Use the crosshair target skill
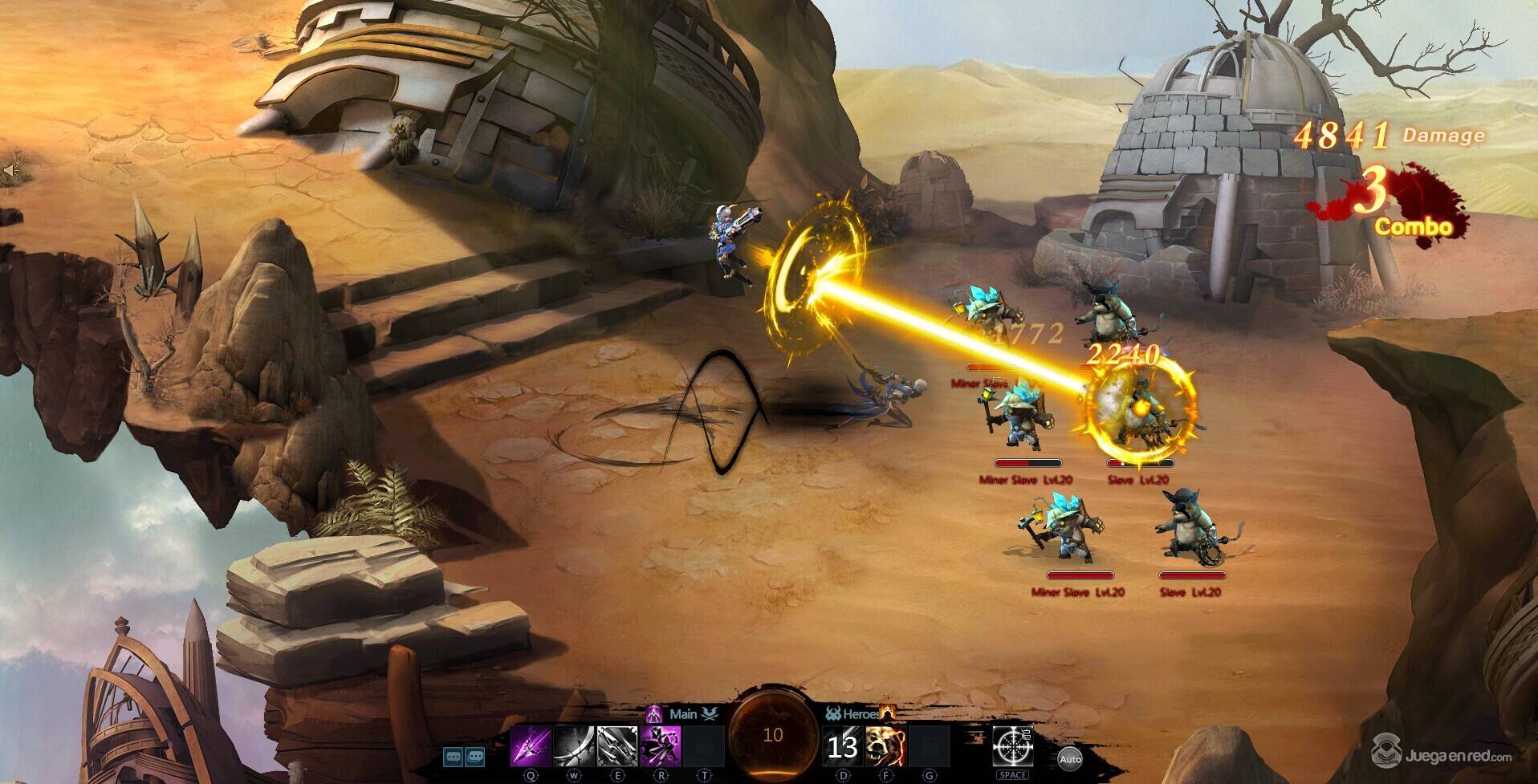The height and width of the screenshot is (784, 1538). (x=1012, y=746)
